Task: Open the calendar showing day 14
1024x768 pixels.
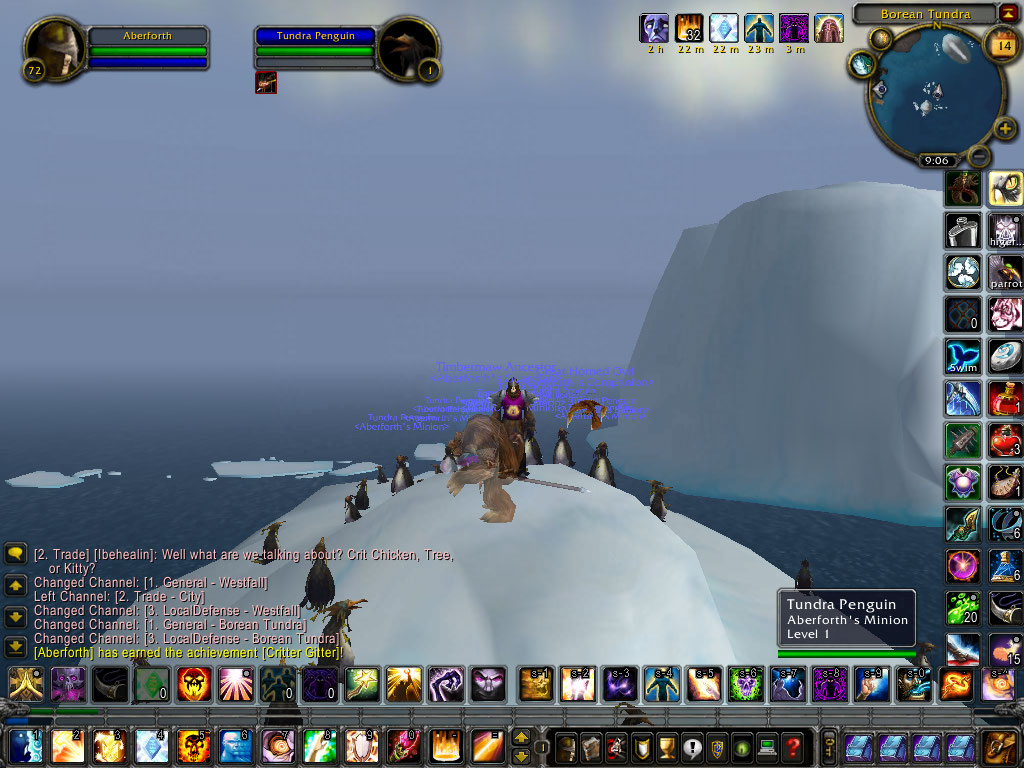Action: [1001, 43]
